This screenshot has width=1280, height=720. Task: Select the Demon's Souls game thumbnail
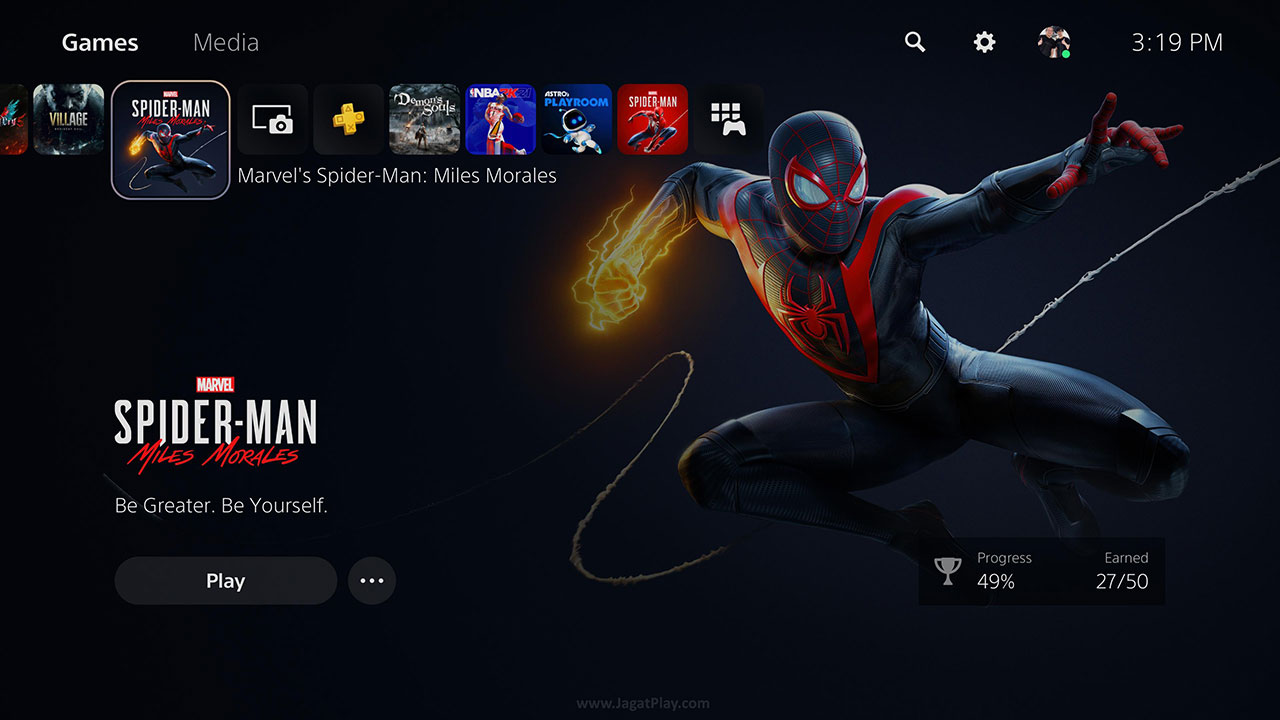tap(424, 119)
